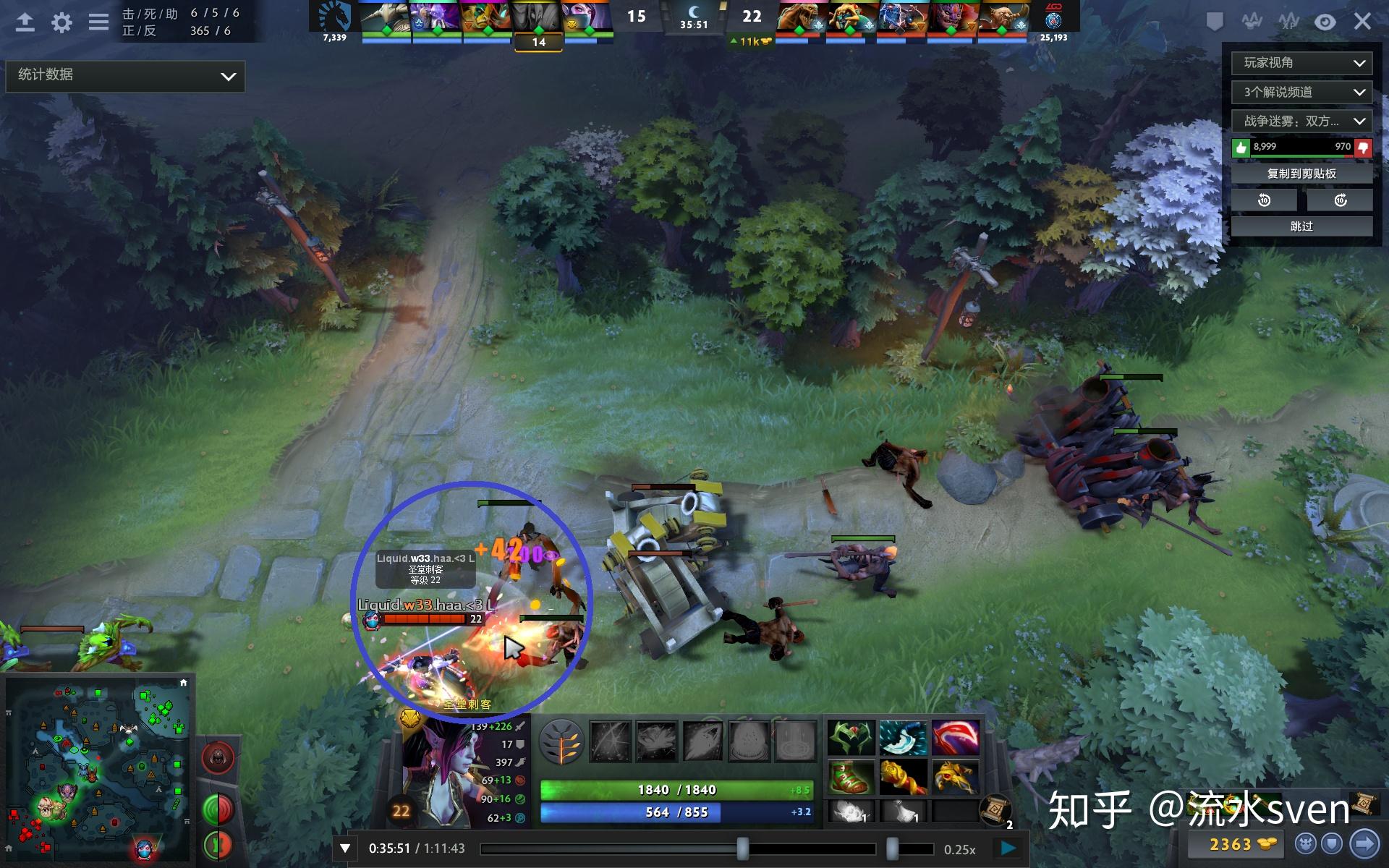Rewind the replay 10 seconds
The image size is (1389, 868).
pos(1265,200)
